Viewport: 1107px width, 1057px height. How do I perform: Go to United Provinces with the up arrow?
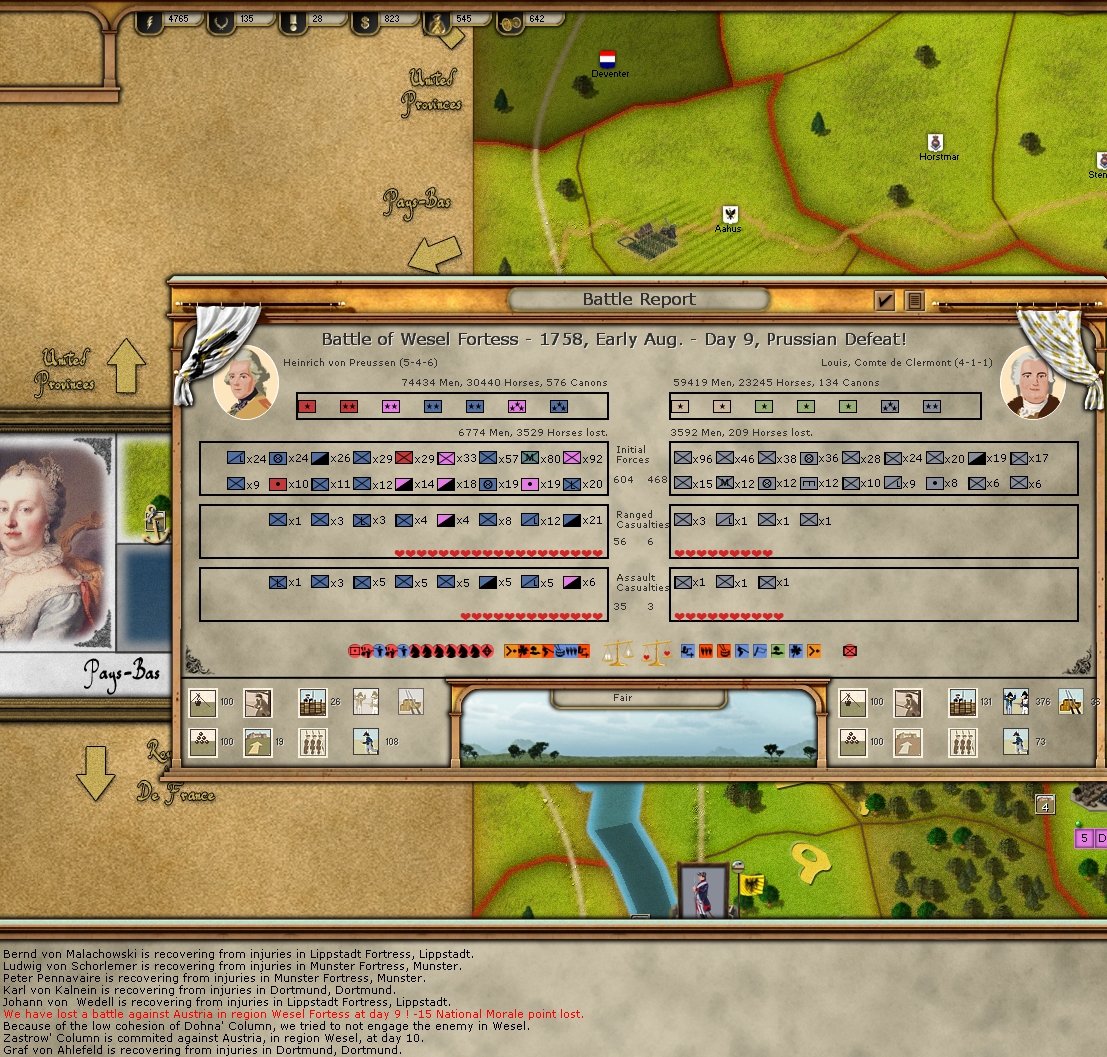click(127, 365)
